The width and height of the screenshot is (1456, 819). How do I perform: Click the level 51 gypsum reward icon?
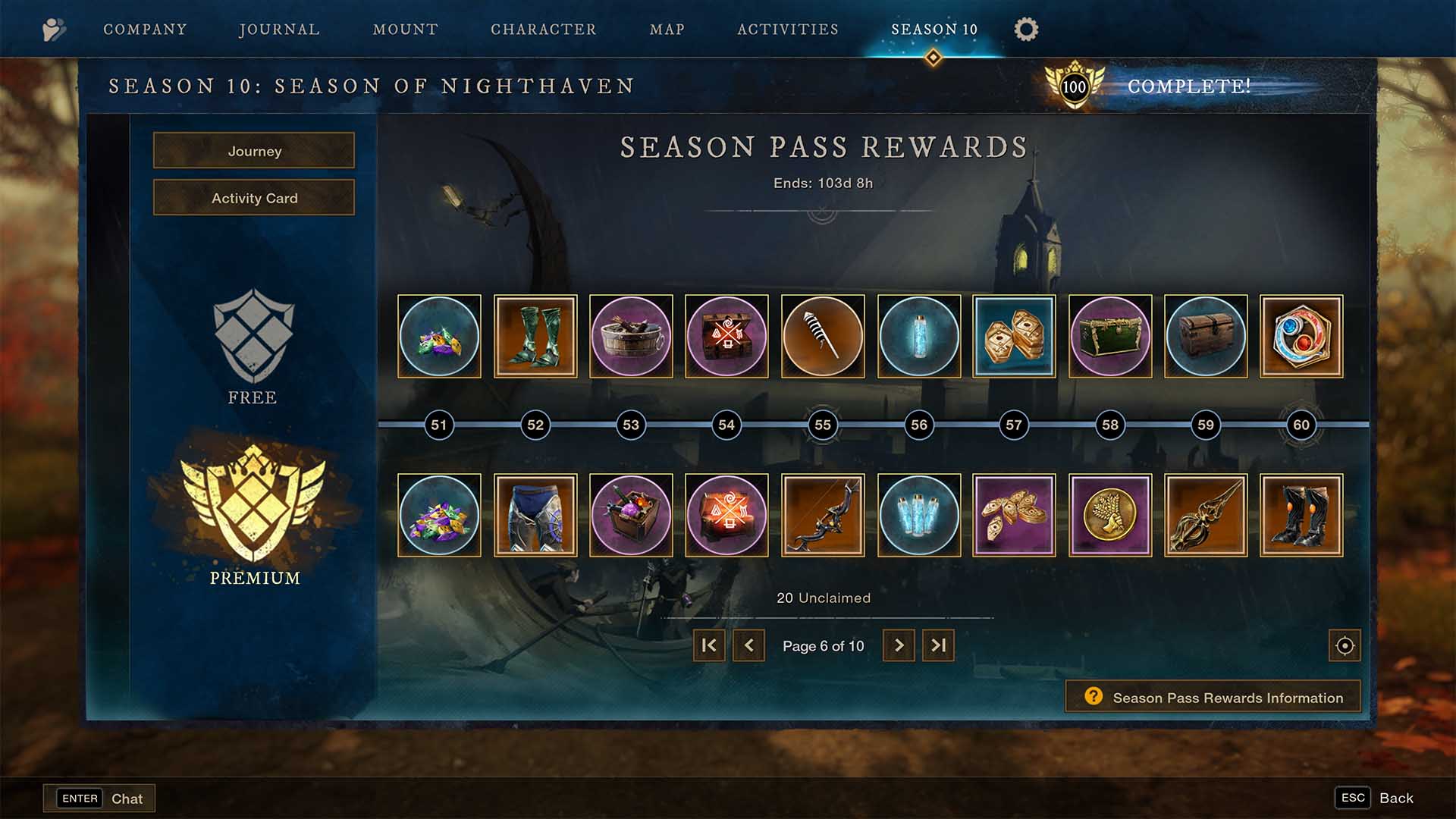(x=439, y=337)
